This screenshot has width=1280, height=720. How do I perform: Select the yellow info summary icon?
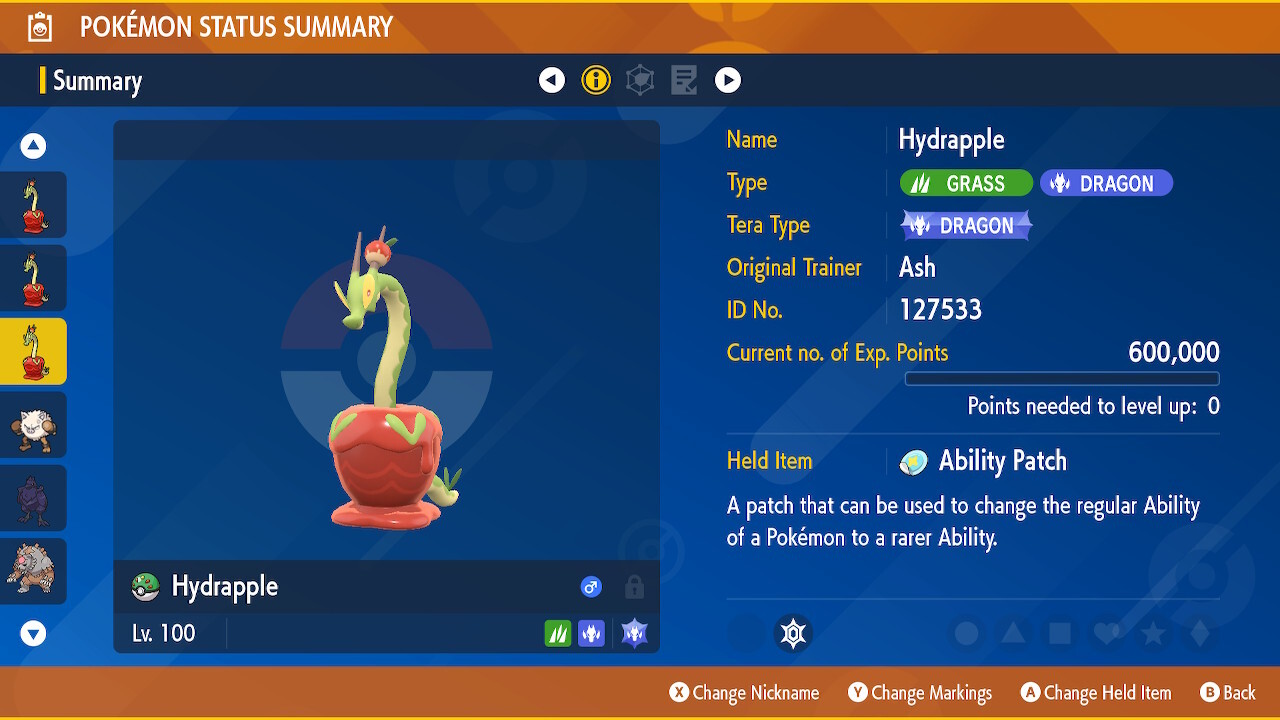(x=596, y=80)
